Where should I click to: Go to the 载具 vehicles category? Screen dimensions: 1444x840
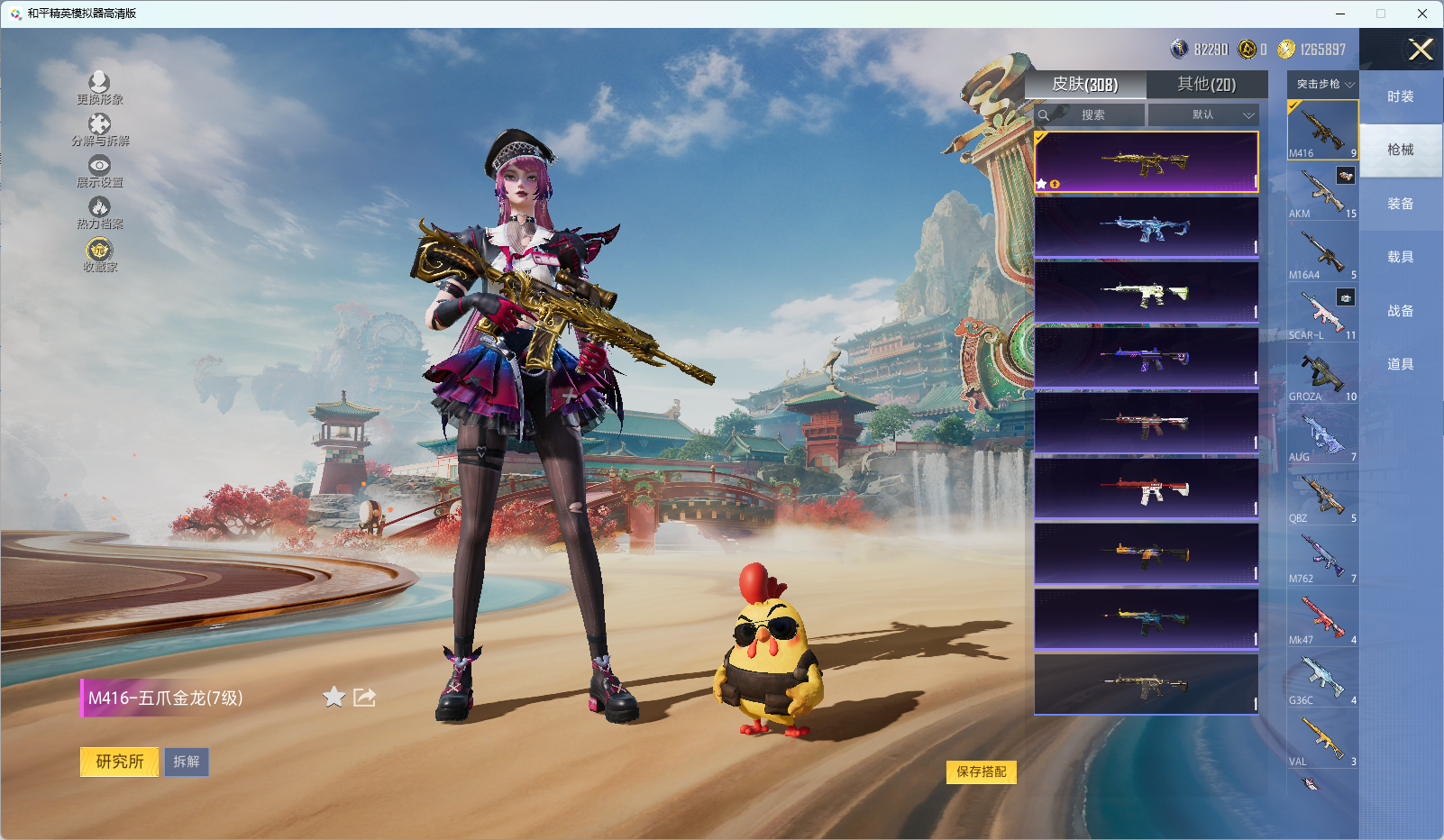coord(1401,257)
